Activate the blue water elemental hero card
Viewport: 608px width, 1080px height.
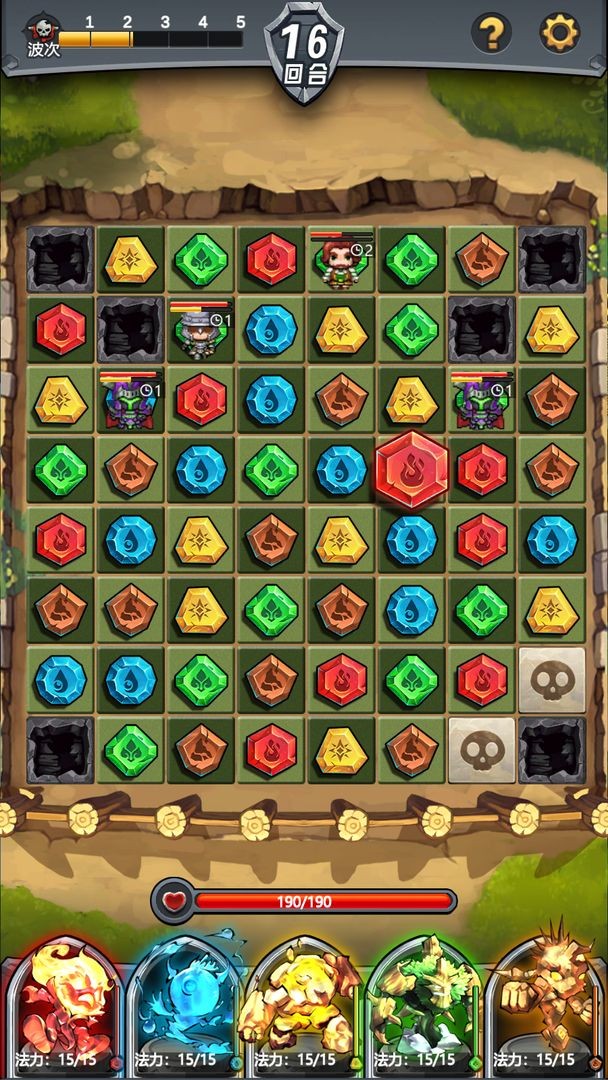[x=184, y=1005]
